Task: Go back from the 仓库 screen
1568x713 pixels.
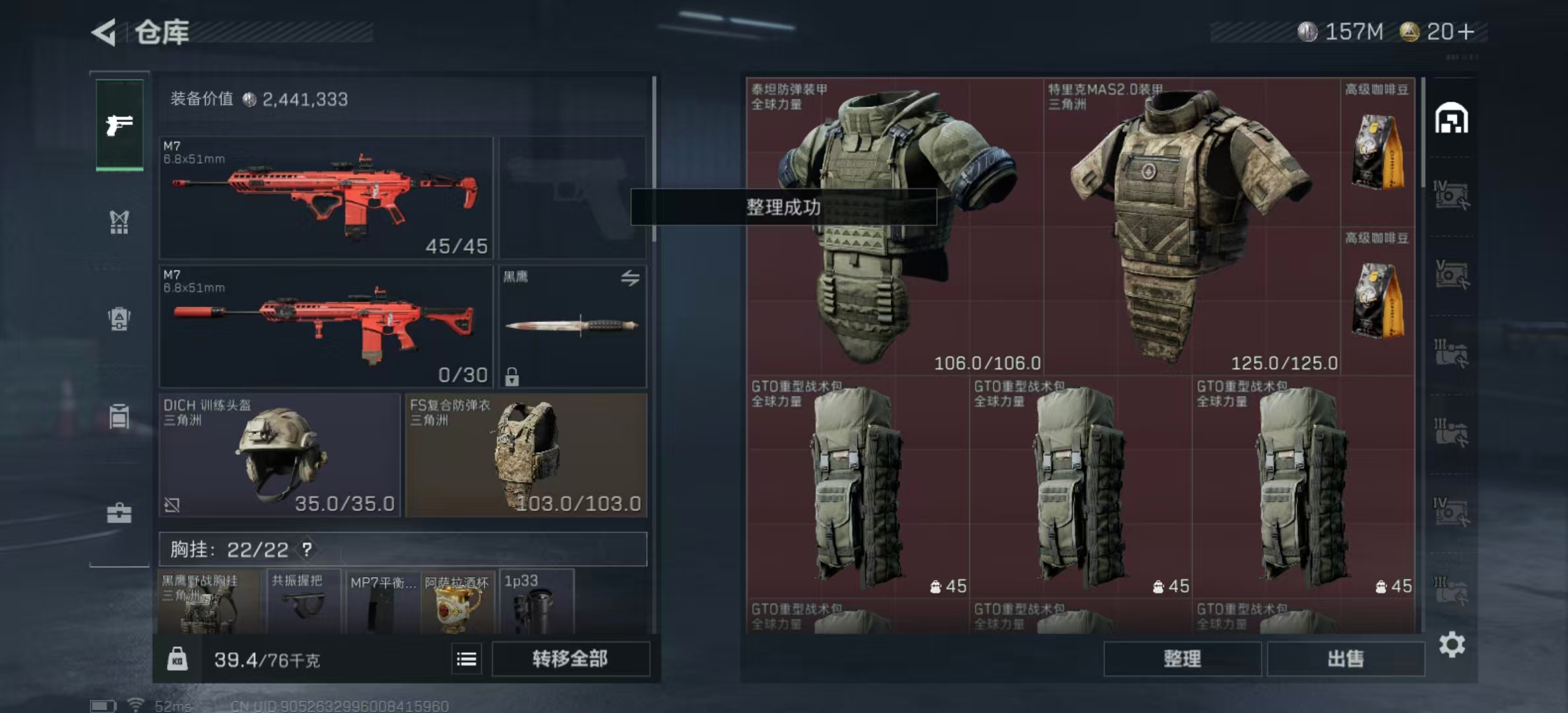Action: click(104, 32)
